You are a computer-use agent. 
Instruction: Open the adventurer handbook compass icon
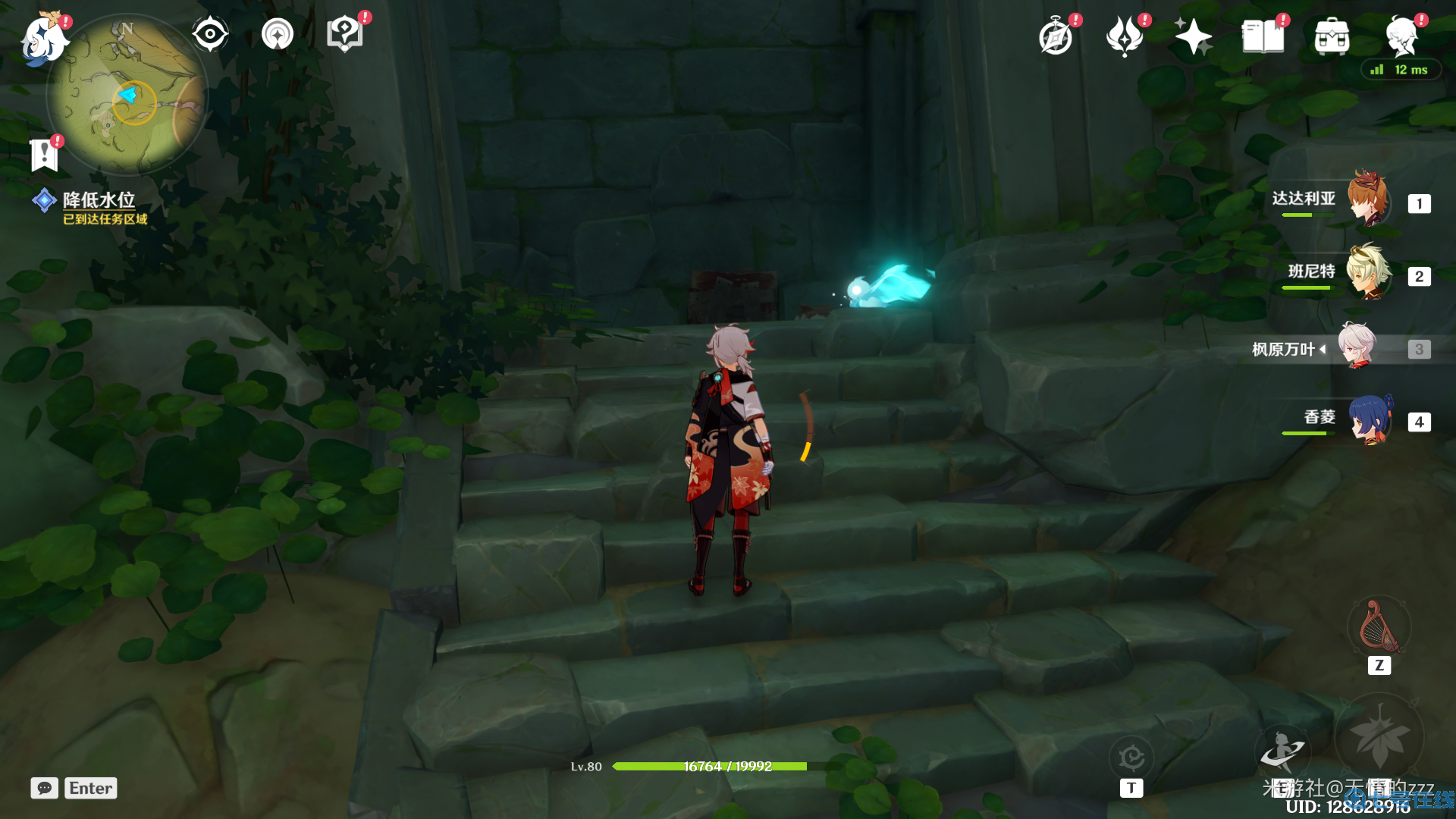1056,37
